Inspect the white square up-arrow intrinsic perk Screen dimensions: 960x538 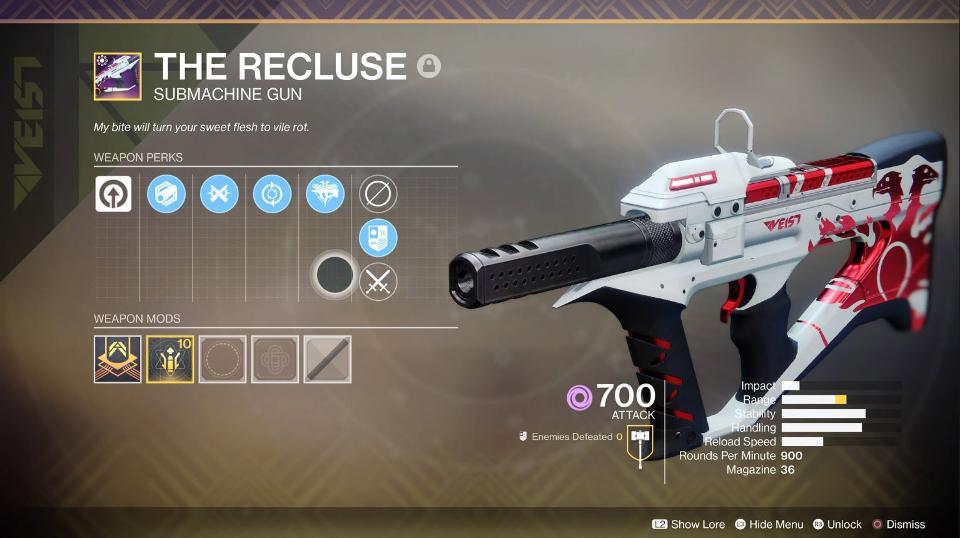click(x=113, y=193)
